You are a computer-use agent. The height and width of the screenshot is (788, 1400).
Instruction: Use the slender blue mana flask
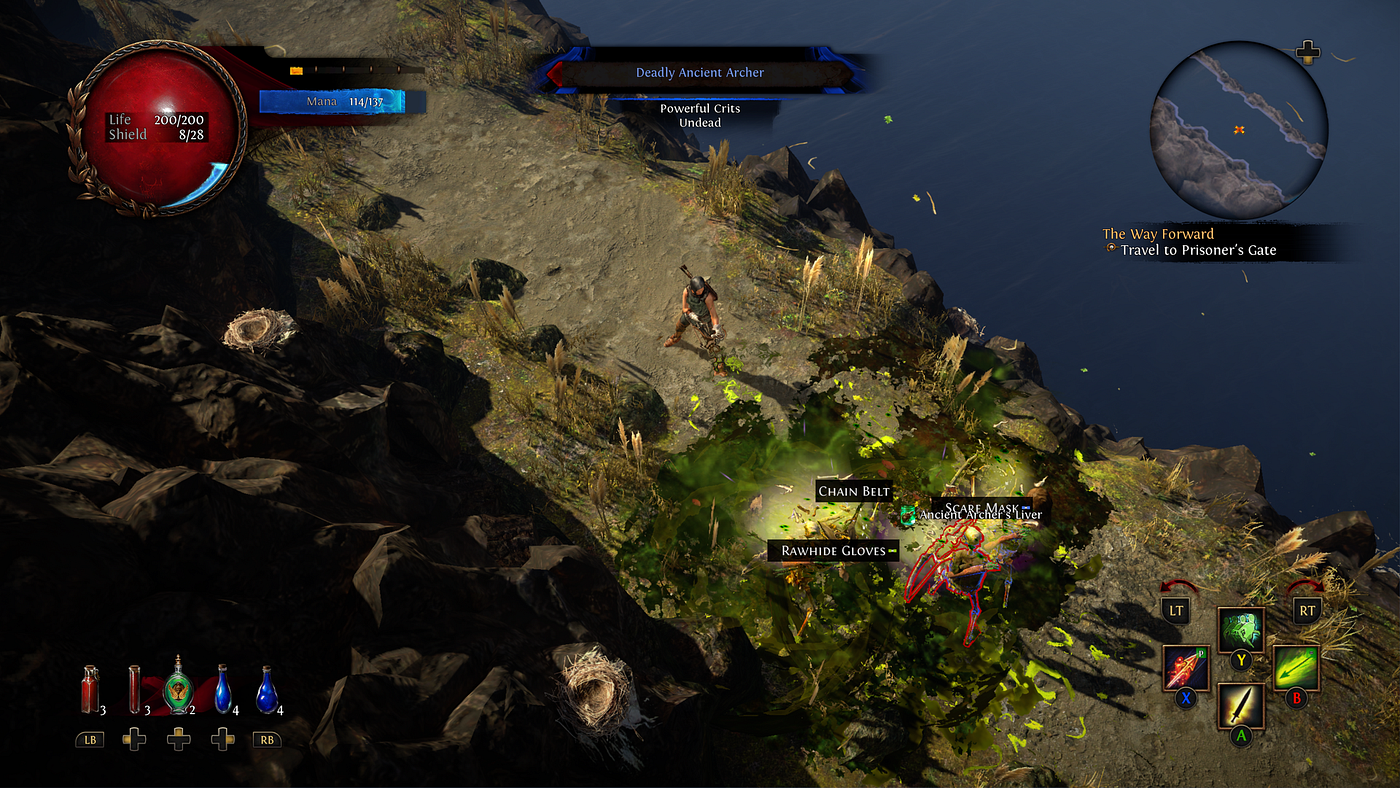click(x=222, y=690)
